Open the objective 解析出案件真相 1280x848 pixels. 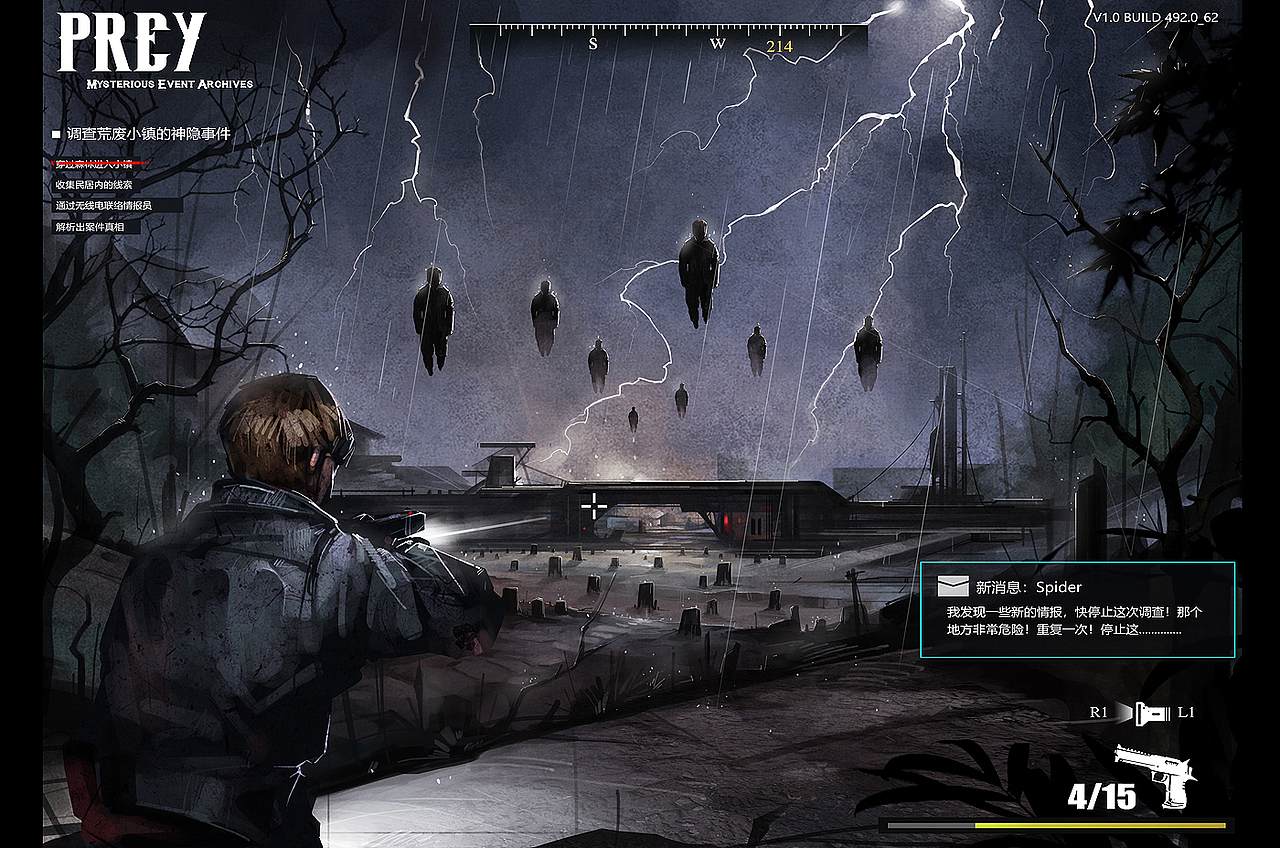coord(91,227)
